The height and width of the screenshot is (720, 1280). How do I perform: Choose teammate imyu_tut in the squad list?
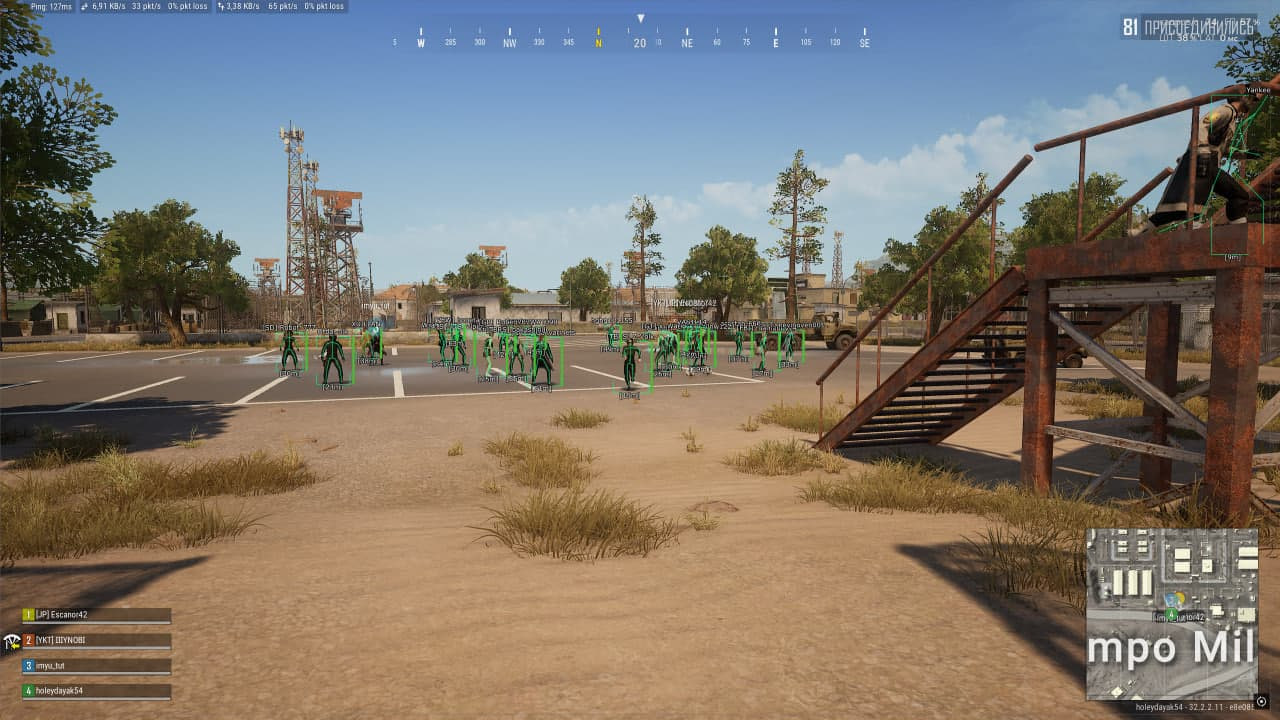point(96,665)
